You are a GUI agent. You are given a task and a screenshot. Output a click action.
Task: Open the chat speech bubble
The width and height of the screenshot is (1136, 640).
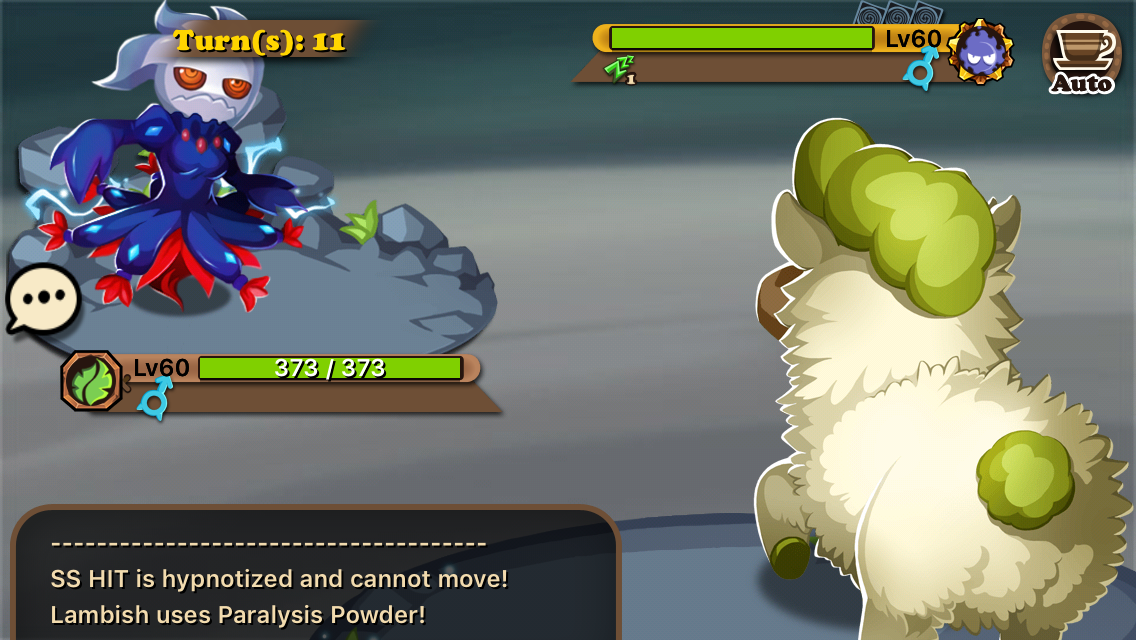pos(43,298)
